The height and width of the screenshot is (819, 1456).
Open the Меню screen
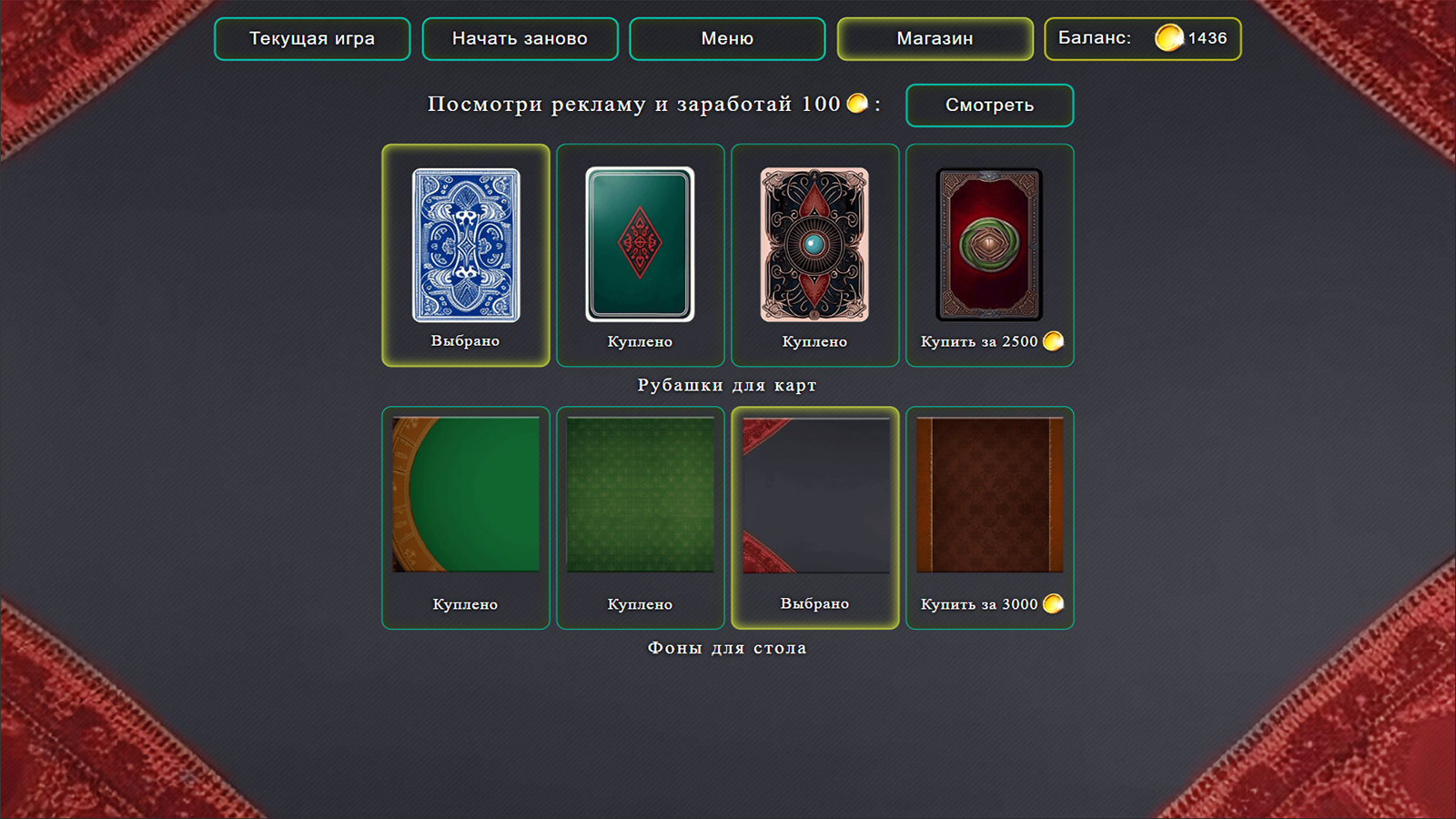(x=727, y=38)
